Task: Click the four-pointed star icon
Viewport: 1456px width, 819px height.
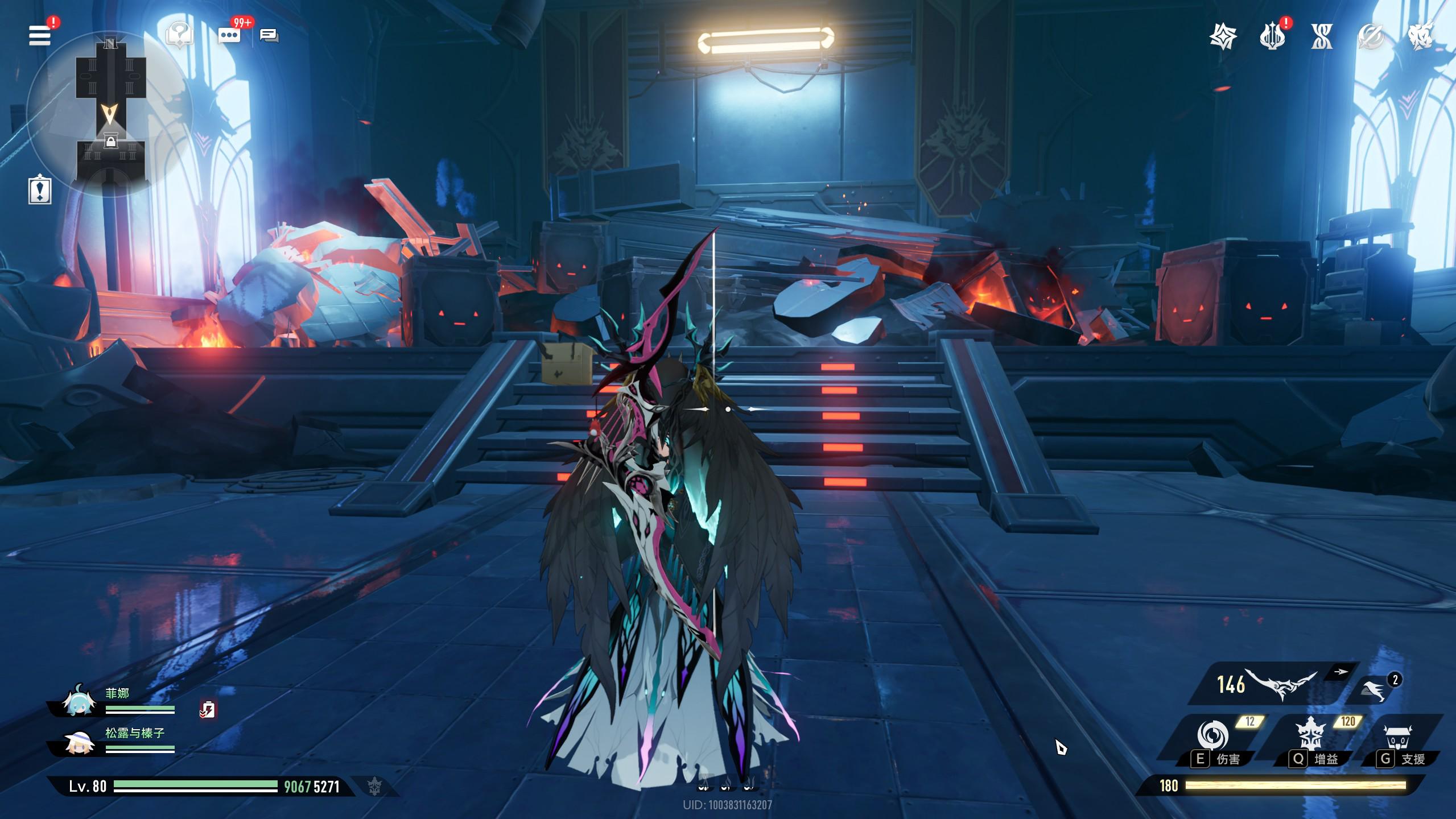Action: click(1223, 37)
